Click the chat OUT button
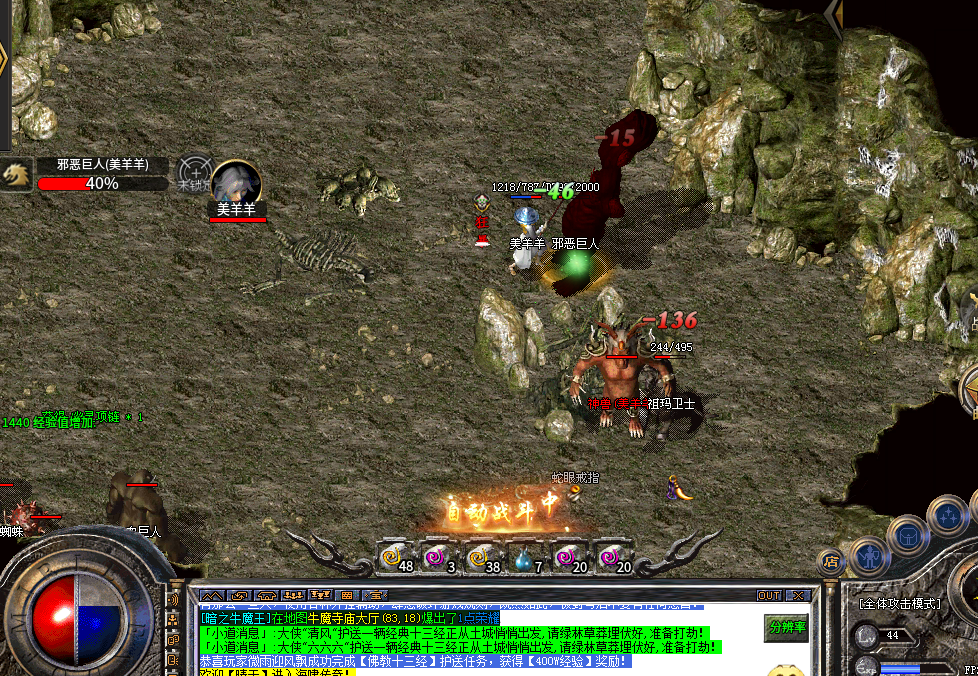Viewport: 978px width, 676px height. point(768,595)
